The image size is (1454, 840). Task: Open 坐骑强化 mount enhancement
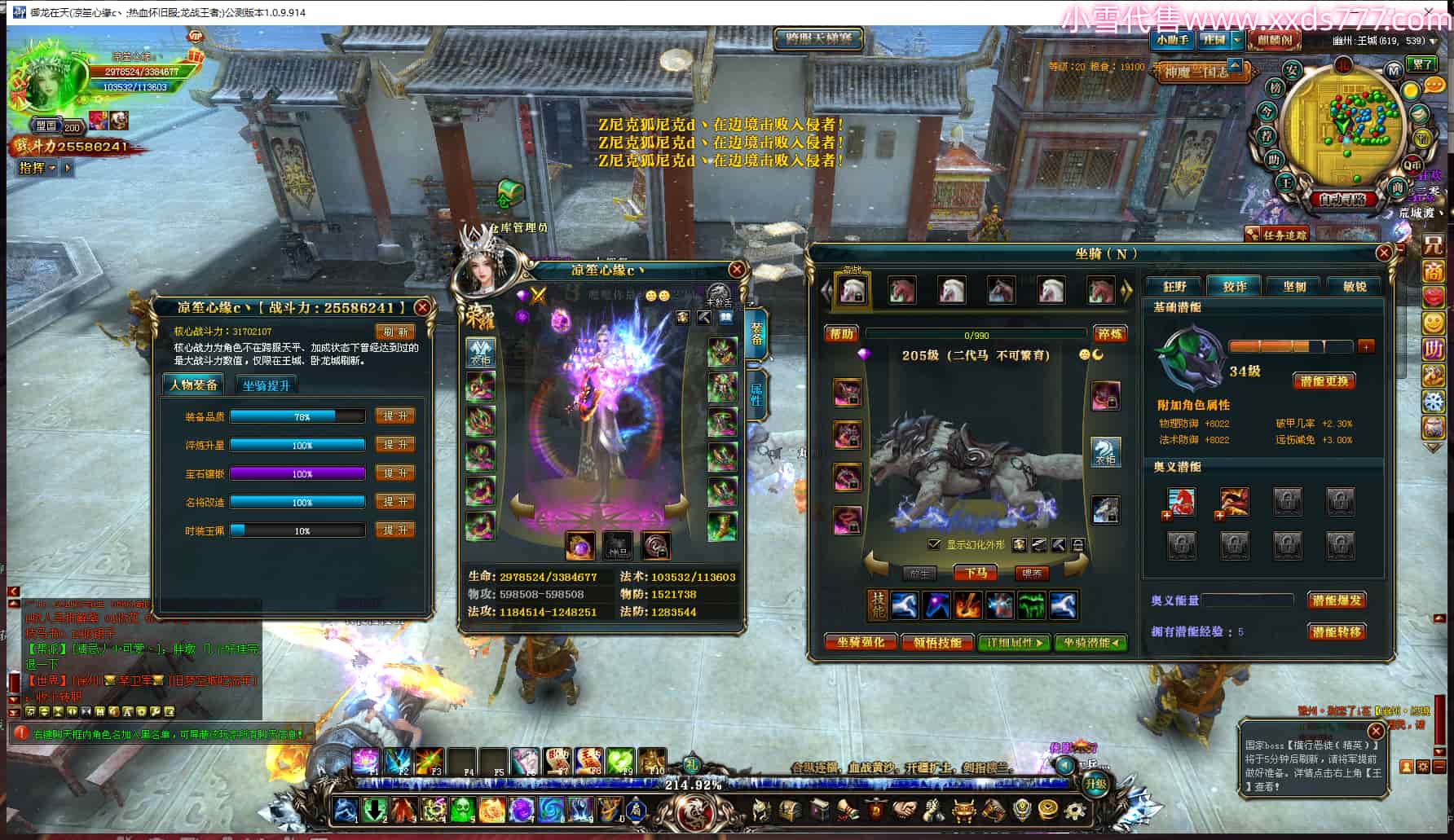point(860,643)
